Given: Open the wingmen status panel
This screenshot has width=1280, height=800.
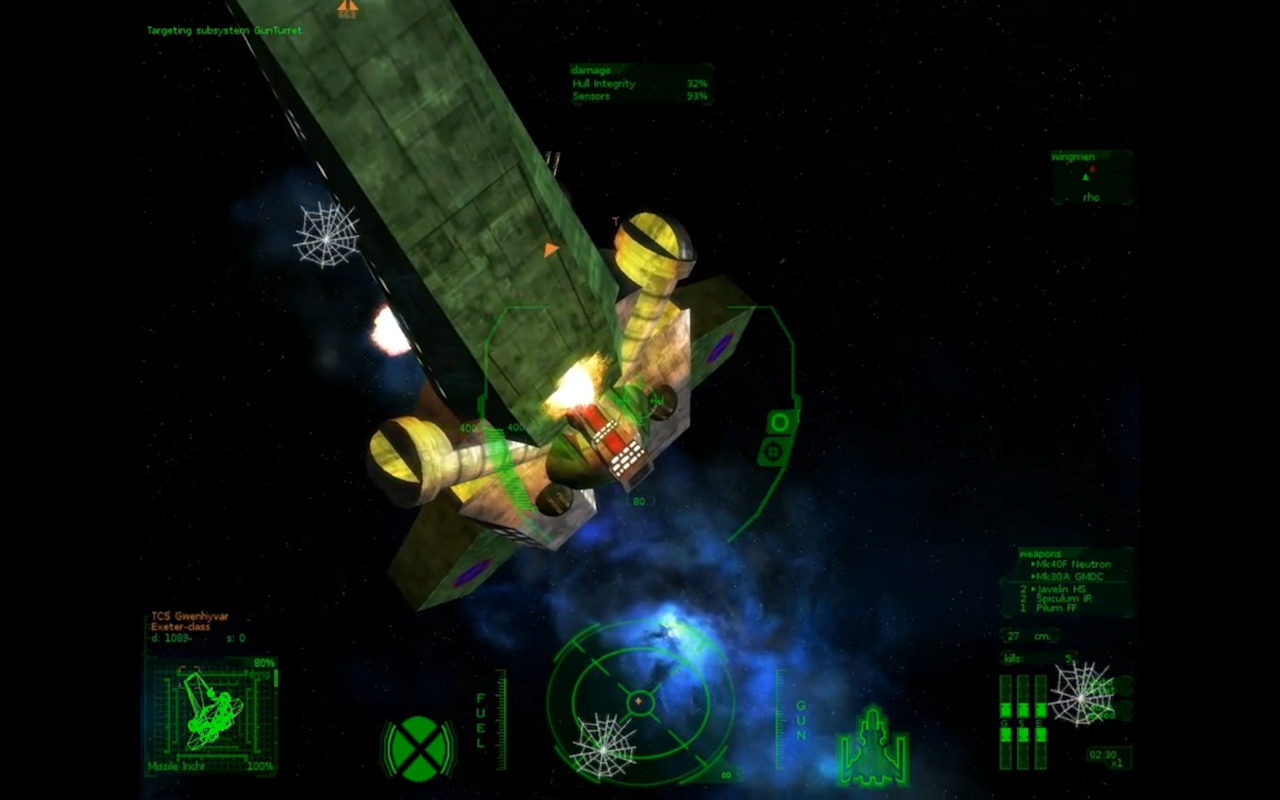Looking at the screenshot, I should pos(1090,178).
